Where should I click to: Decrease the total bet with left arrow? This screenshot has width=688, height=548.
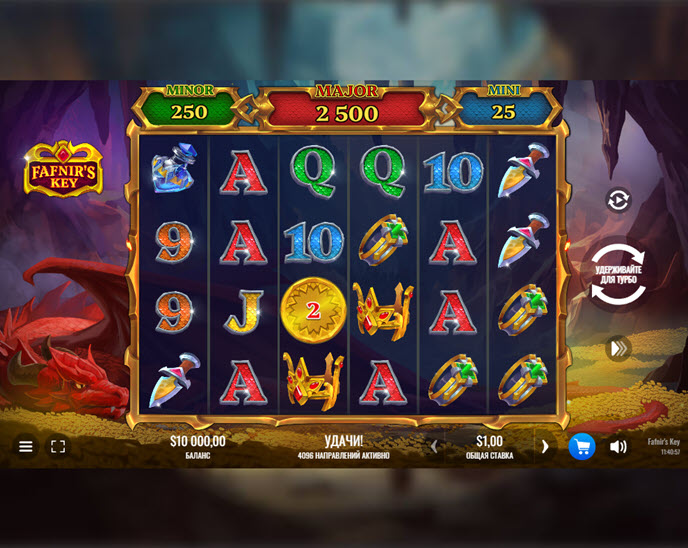(x=433, y=446)
